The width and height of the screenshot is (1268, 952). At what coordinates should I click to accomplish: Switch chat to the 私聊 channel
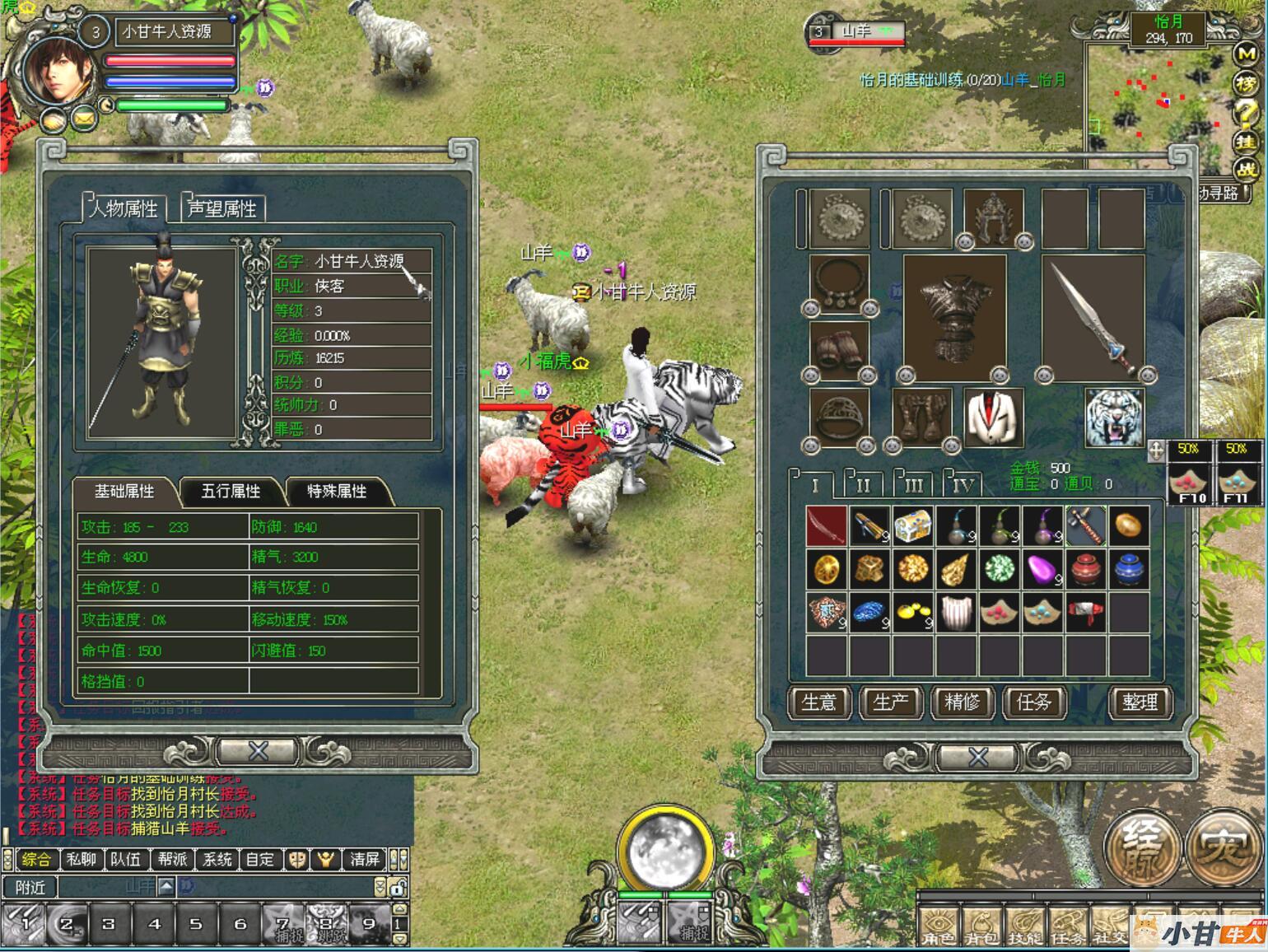pyautogui.click(x=81, y=860)
